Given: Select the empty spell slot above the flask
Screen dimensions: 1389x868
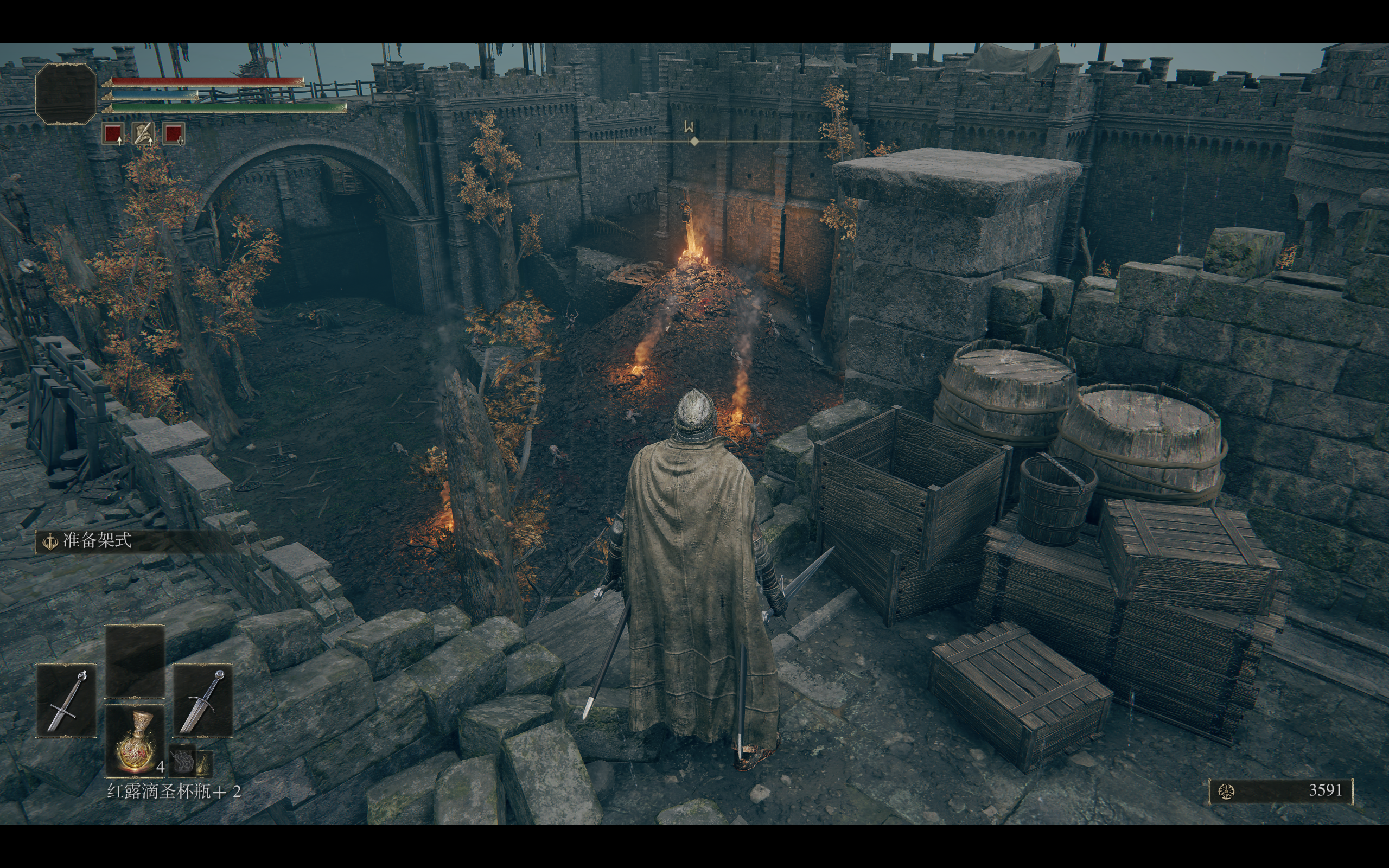Looking at the screenshot, I should [x=135, y=661].
